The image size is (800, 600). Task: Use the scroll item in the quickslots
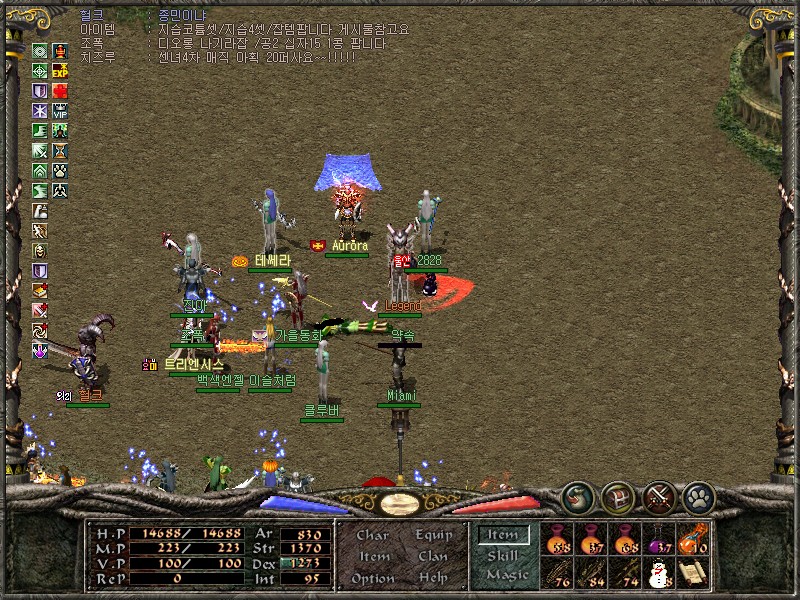pyautogui.click(x=693, y=573)
